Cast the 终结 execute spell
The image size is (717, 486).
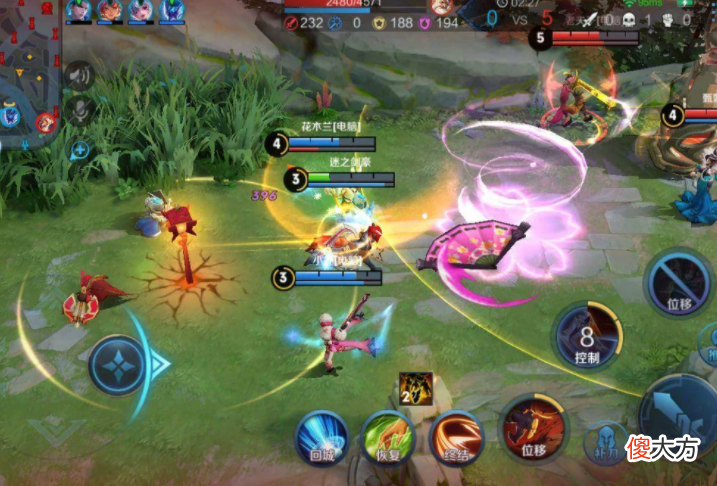[x=456, y=438]
